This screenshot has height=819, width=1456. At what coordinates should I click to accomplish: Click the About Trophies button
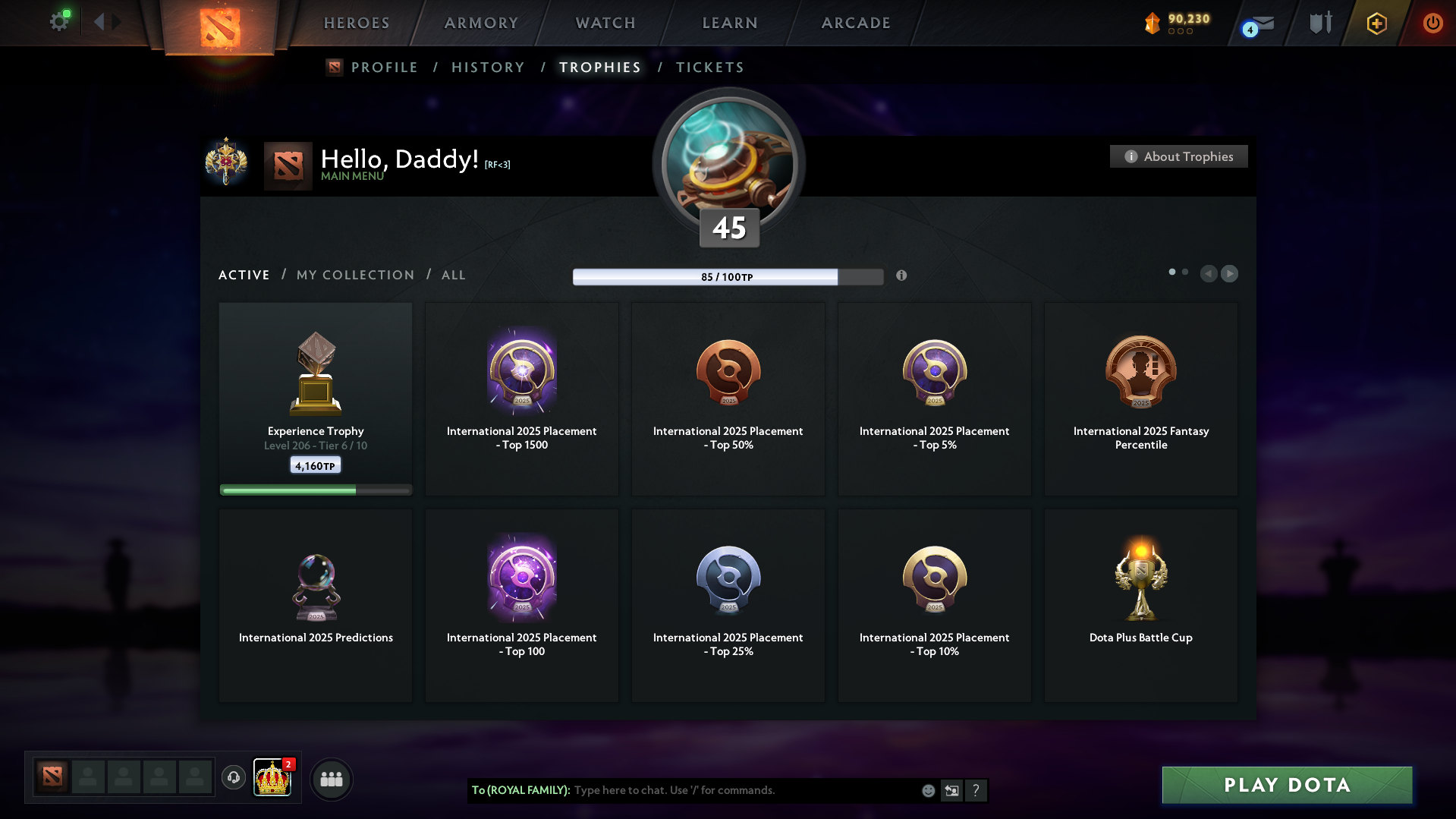tap(1178, 156)
